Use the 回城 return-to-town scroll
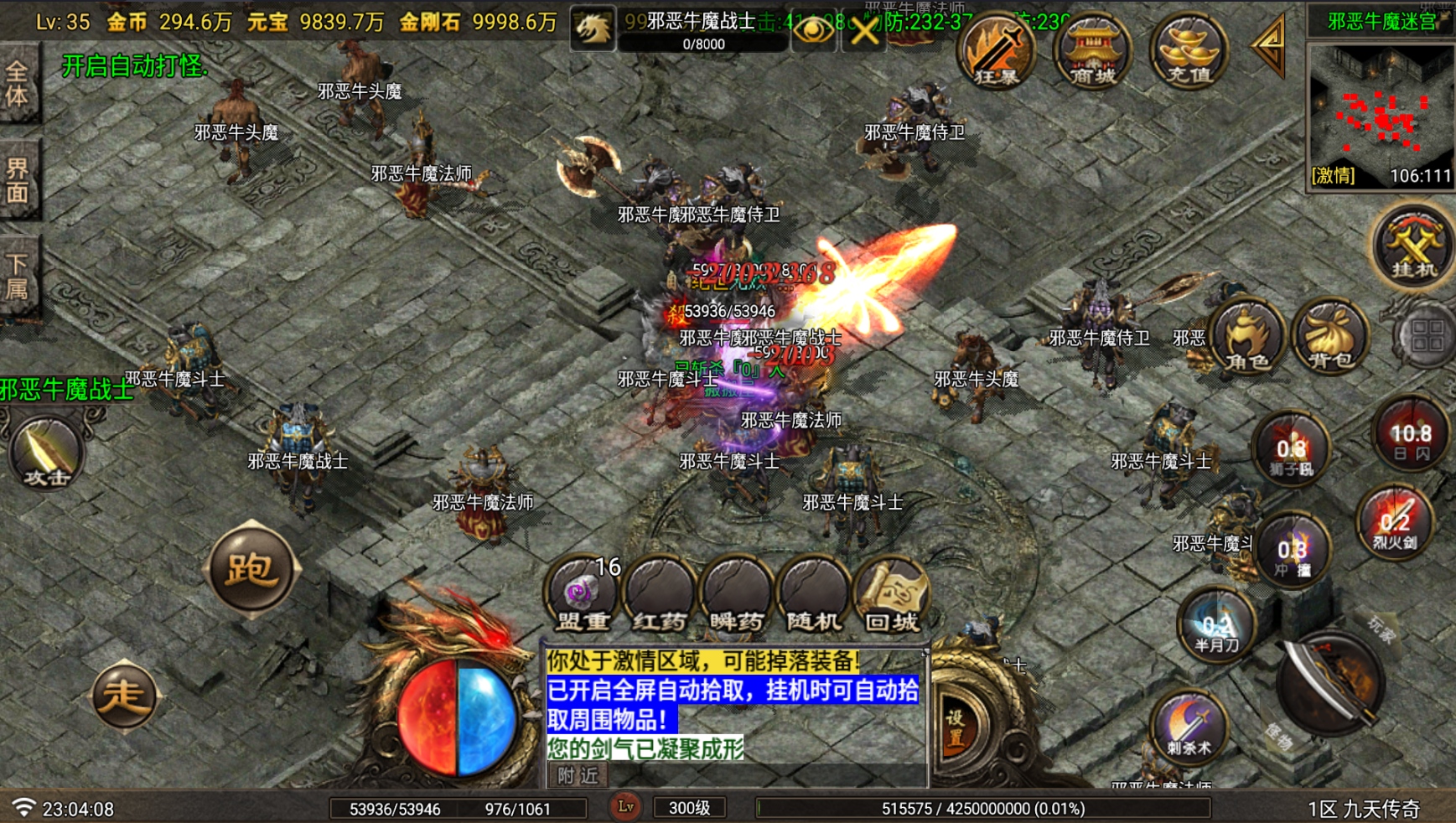The height and width of the screenshot is (823, 1456). [891, 595]
